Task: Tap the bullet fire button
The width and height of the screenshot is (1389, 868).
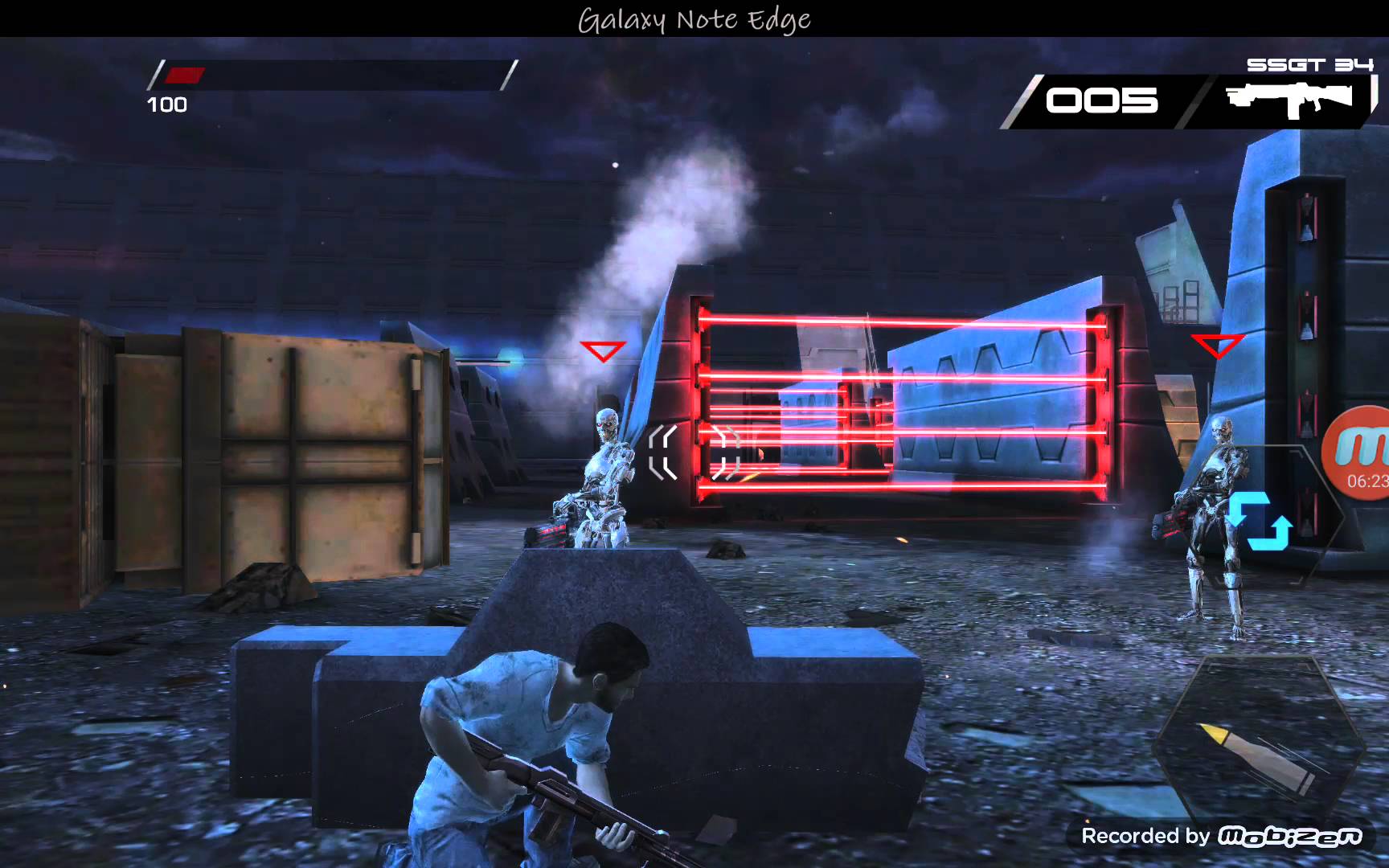Action: coord(1258,746)
